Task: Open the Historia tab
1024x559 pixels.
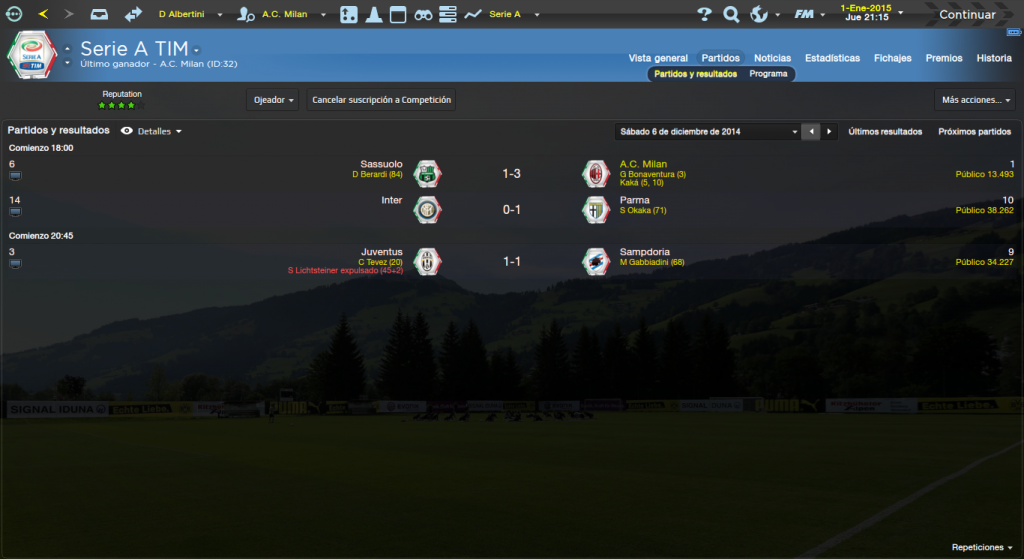Action: tap(994, 58)
